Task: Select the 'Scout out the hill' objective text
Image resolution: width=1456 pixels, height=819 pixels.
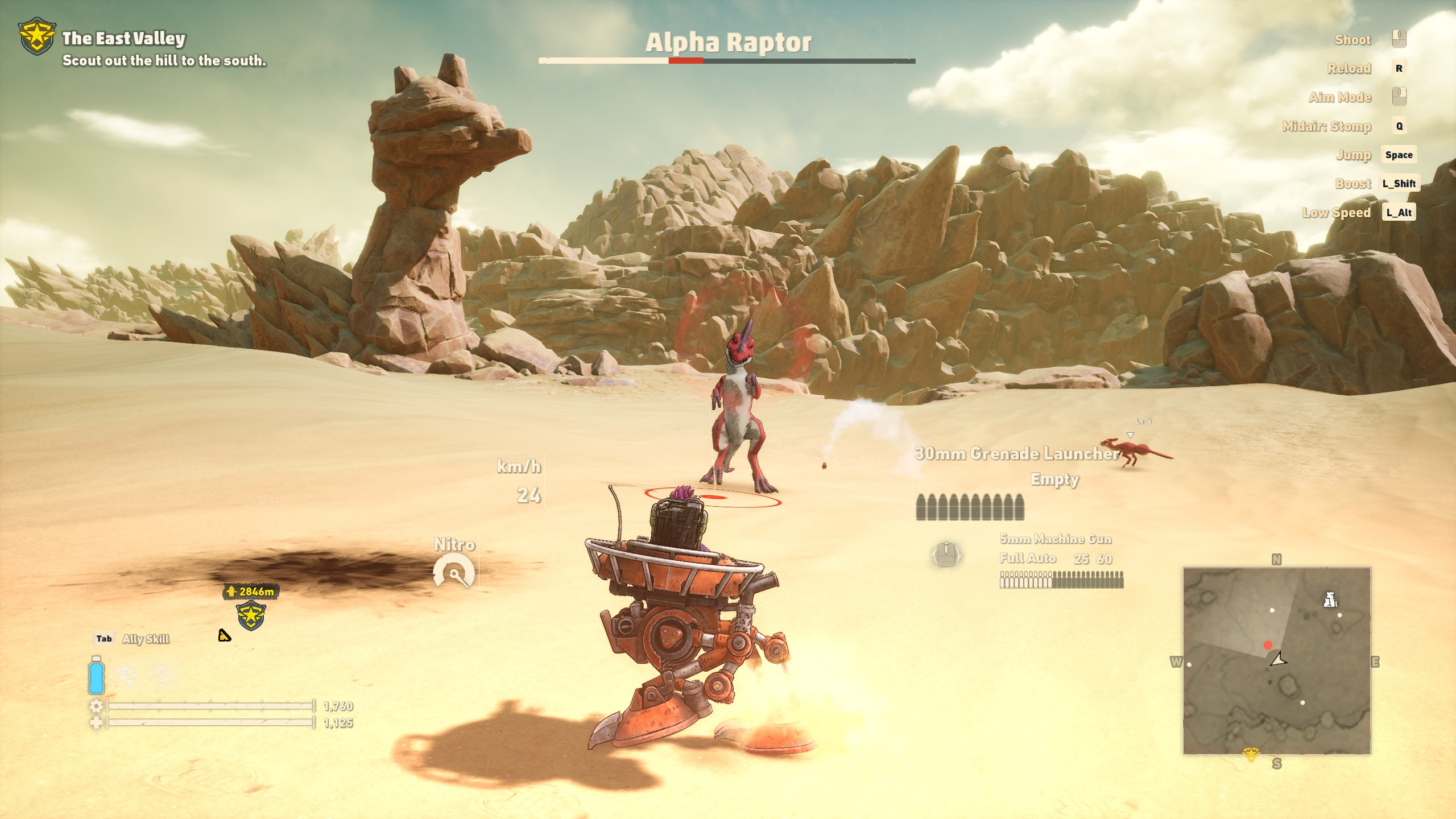Action: pyautogui.click(x=164, y=60)
